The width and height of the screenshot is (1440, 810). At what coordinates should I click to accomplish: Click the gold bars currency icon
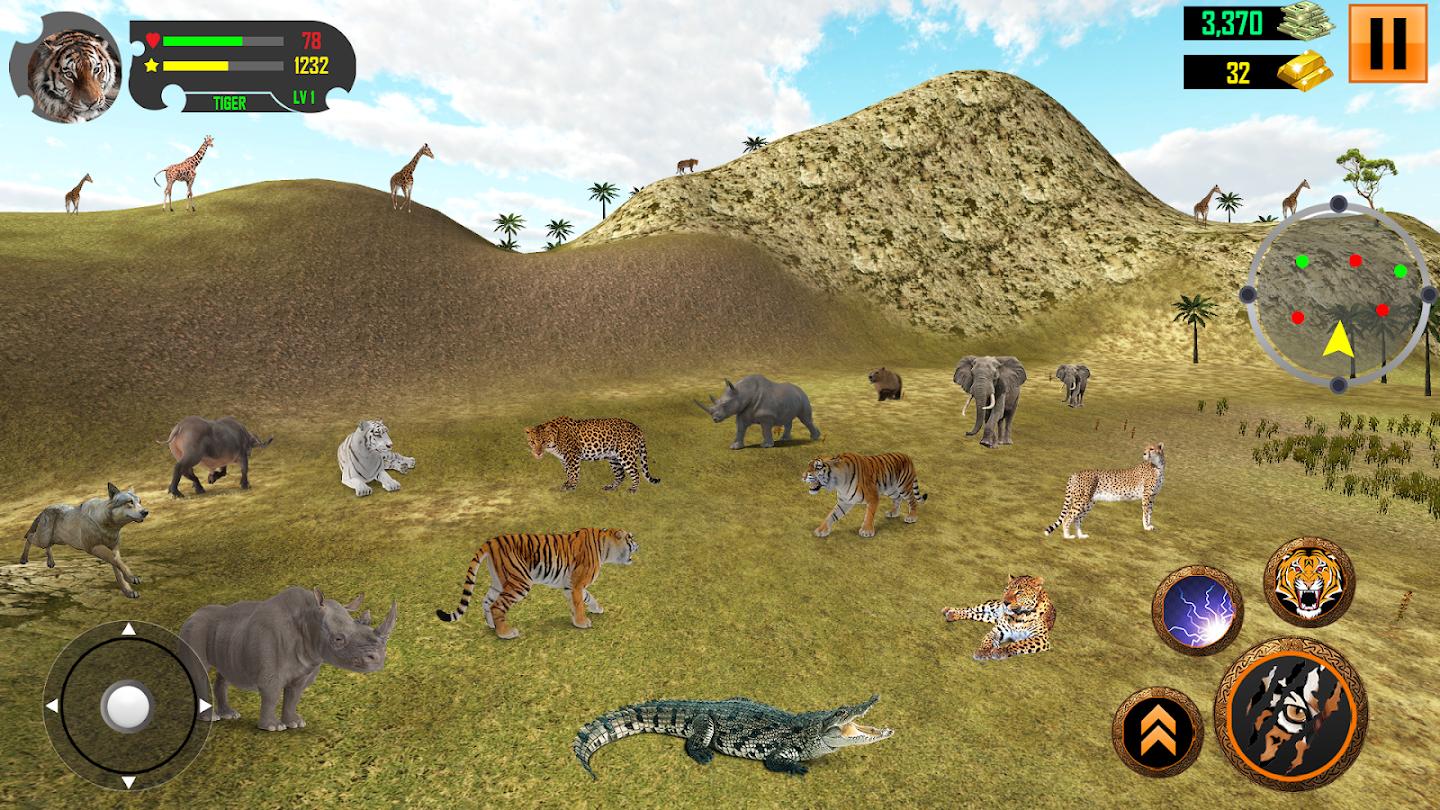pos(1304,72)
